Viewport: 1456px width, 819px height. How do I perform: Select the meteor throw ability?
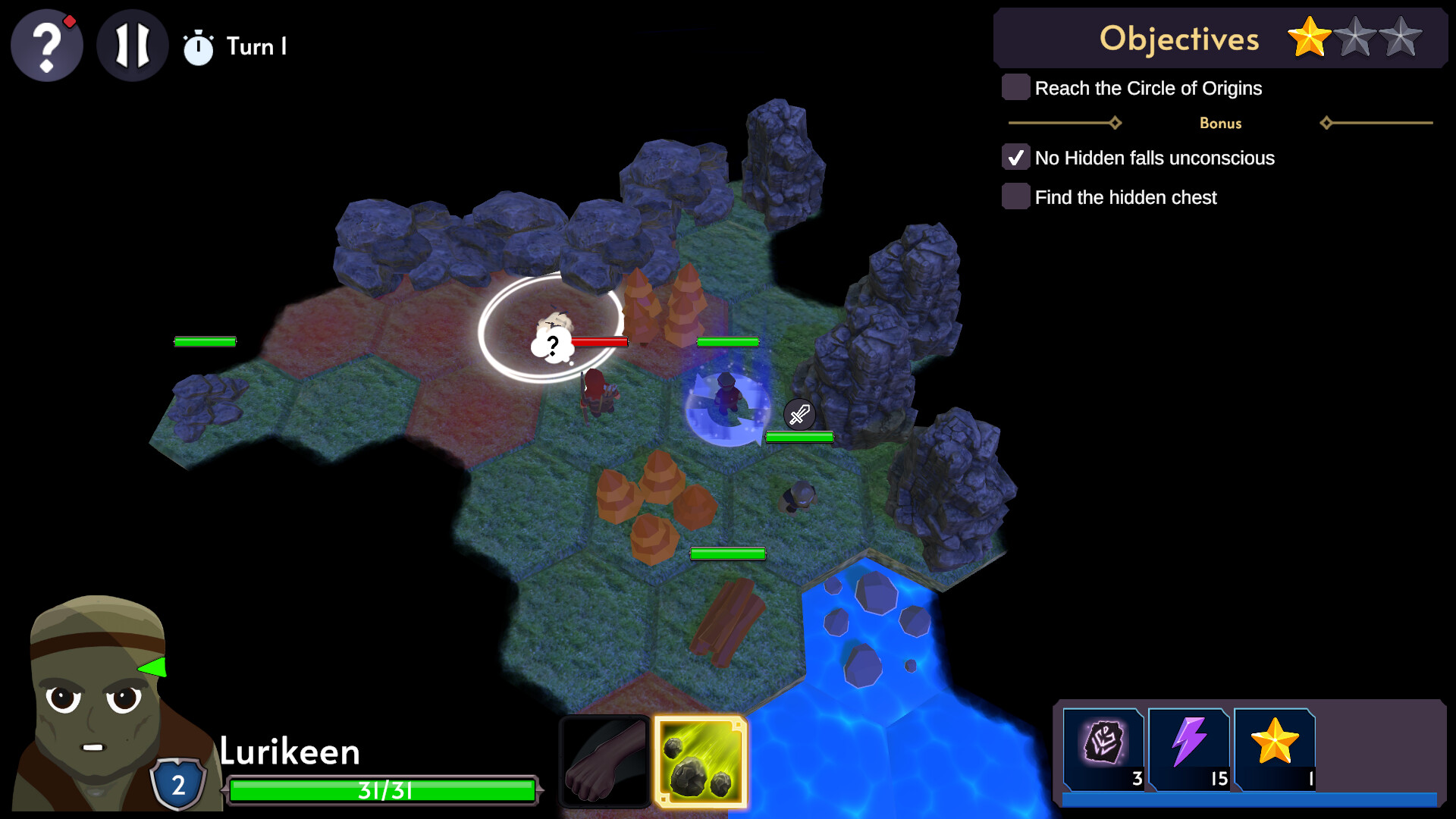tap(701, 761)
